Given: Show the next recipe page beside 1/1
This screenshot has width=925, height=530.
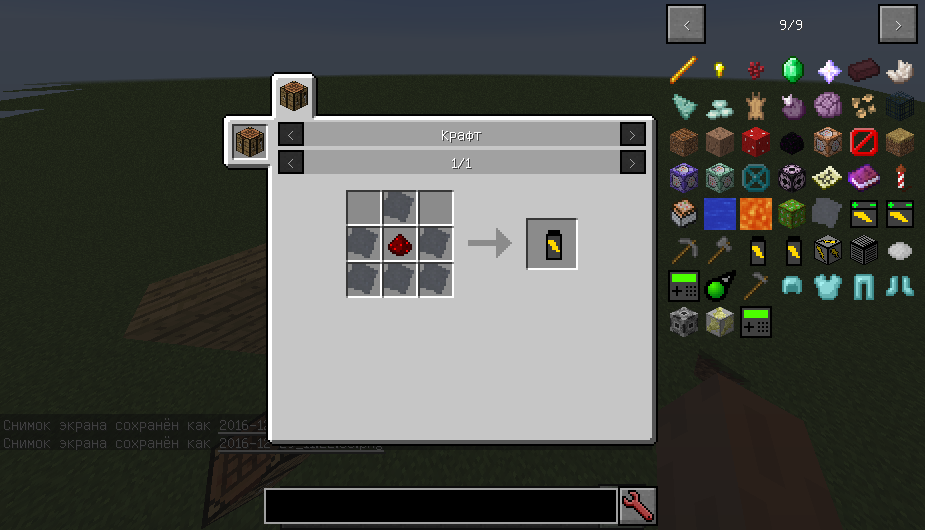Looking at the screenshot, I should tap(632, 162).
